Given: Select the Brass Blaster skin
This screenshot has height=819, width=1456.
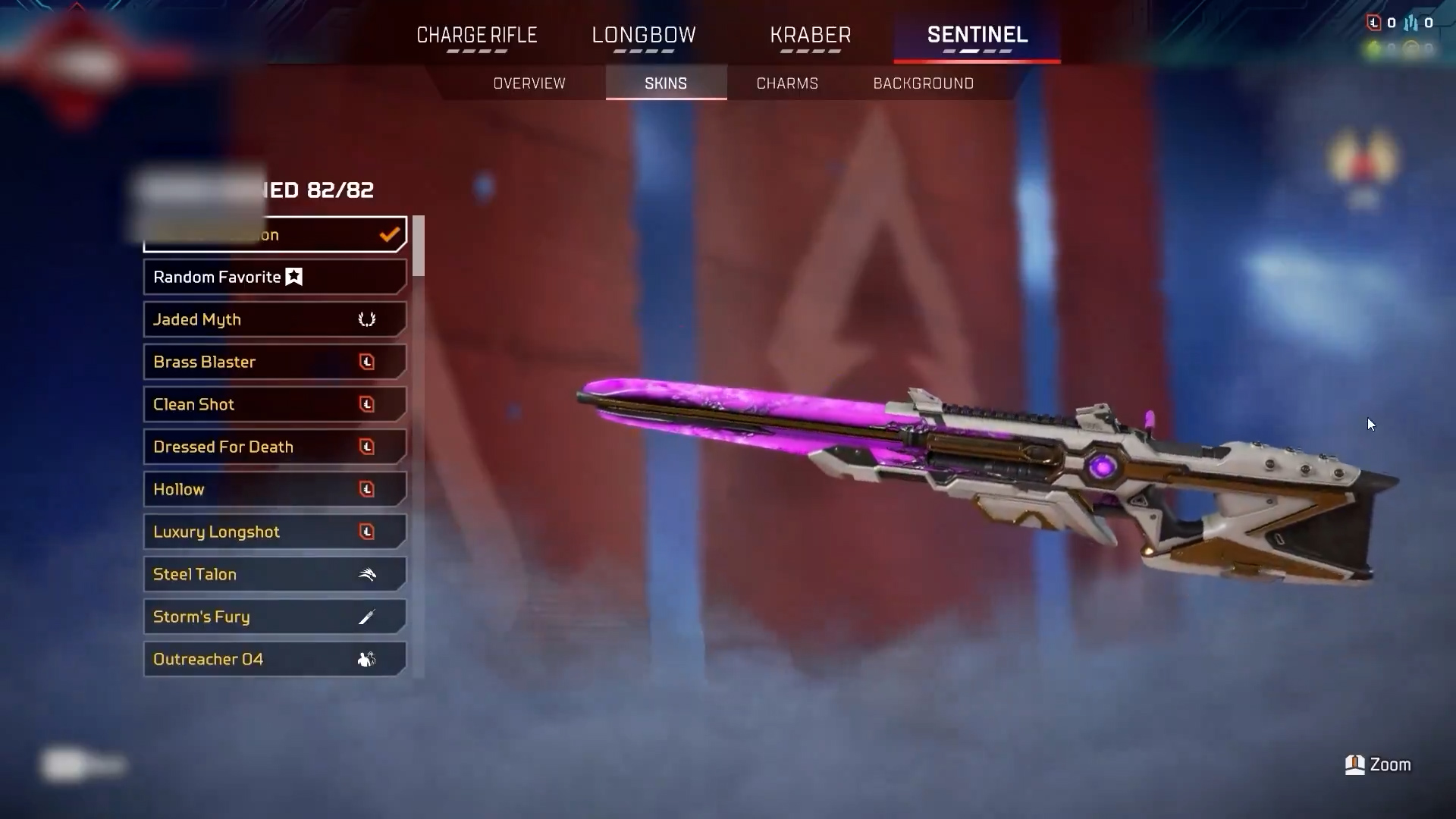Looking at the screenshot, I should (275, 362).
